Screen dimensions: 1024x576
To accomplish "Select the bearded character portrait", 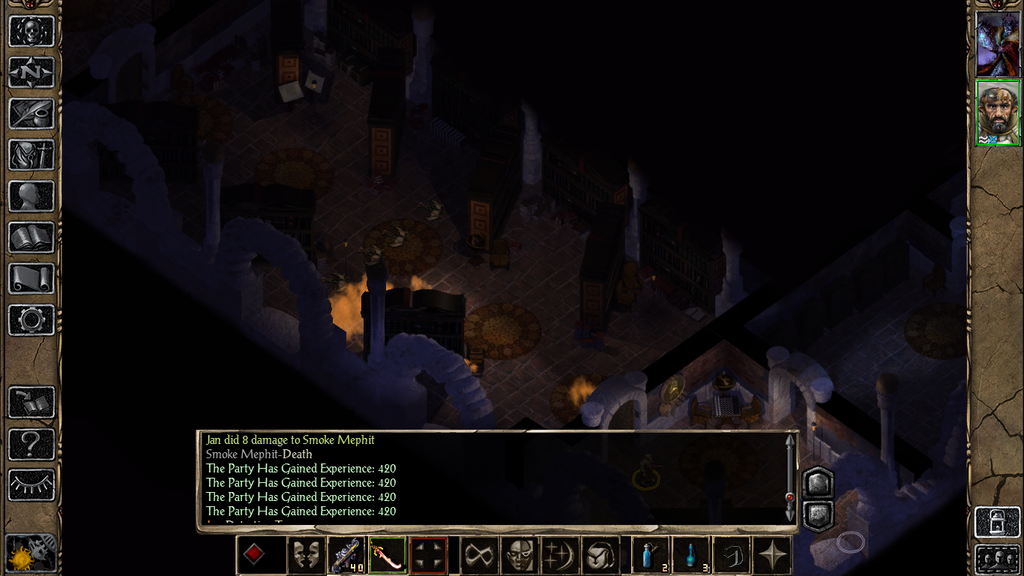I will (997, 113).
